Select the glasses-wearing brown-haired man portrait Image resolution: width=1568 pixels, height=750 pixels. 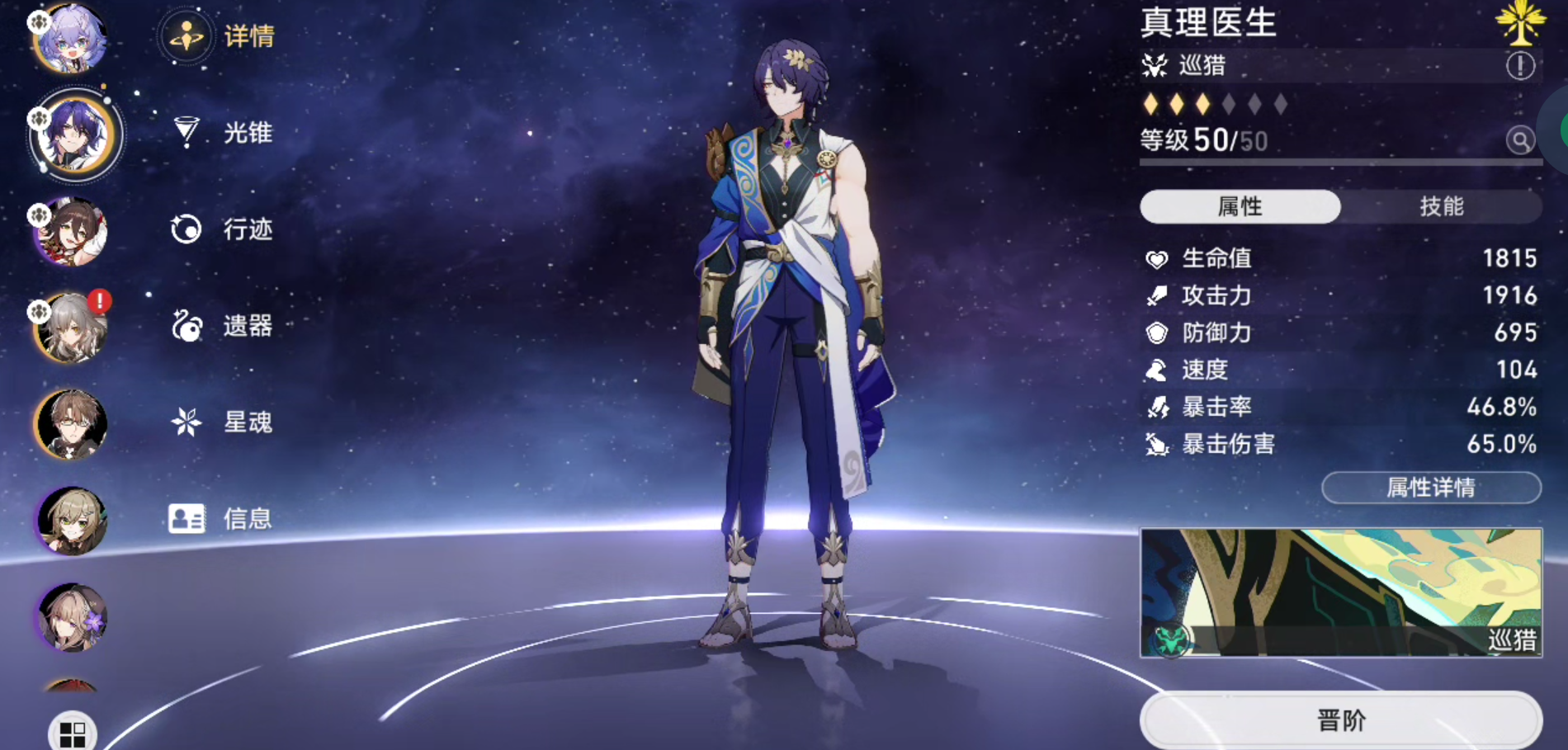(71, 425)
